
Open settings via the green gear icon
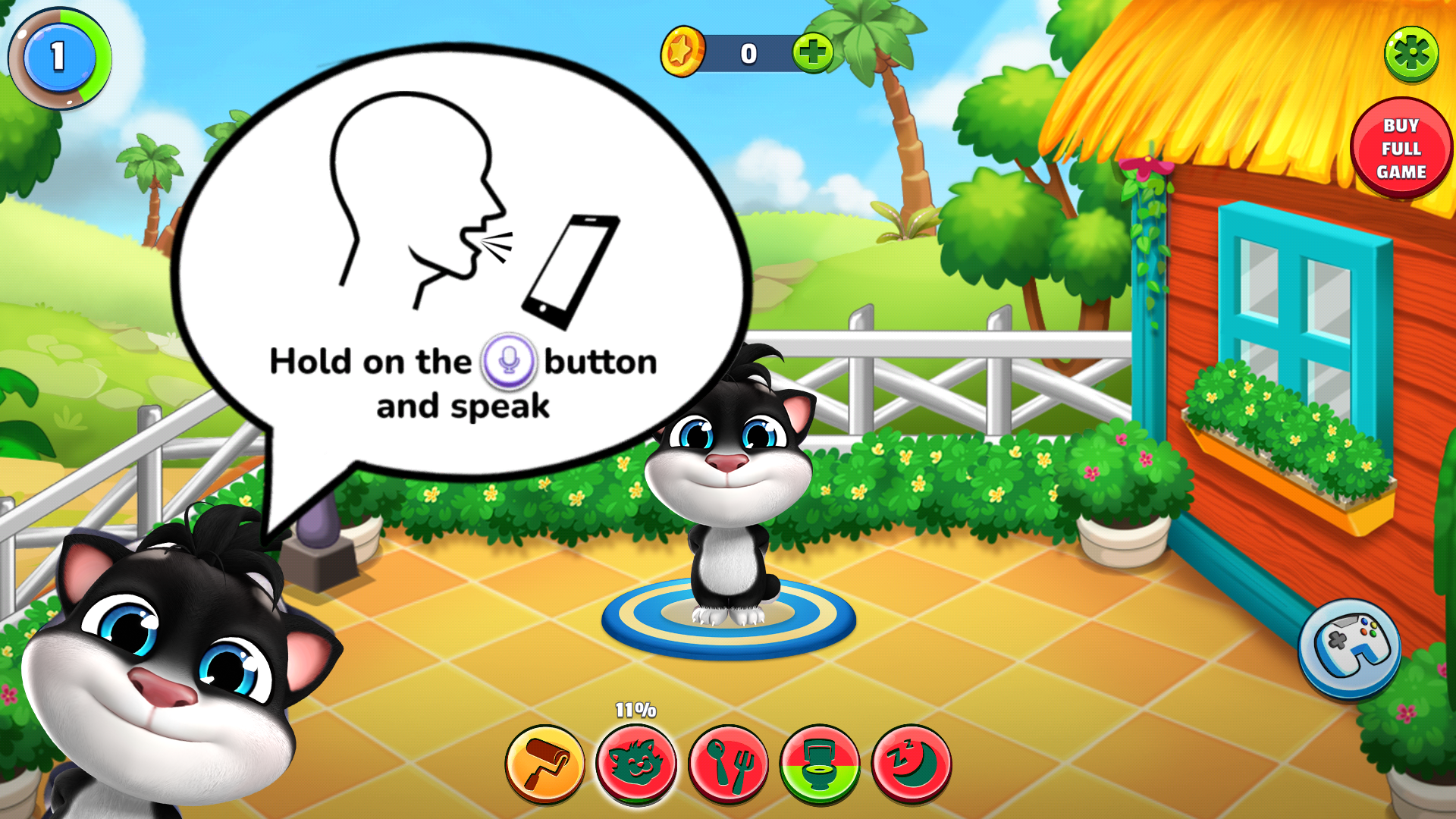[1412, 55]
